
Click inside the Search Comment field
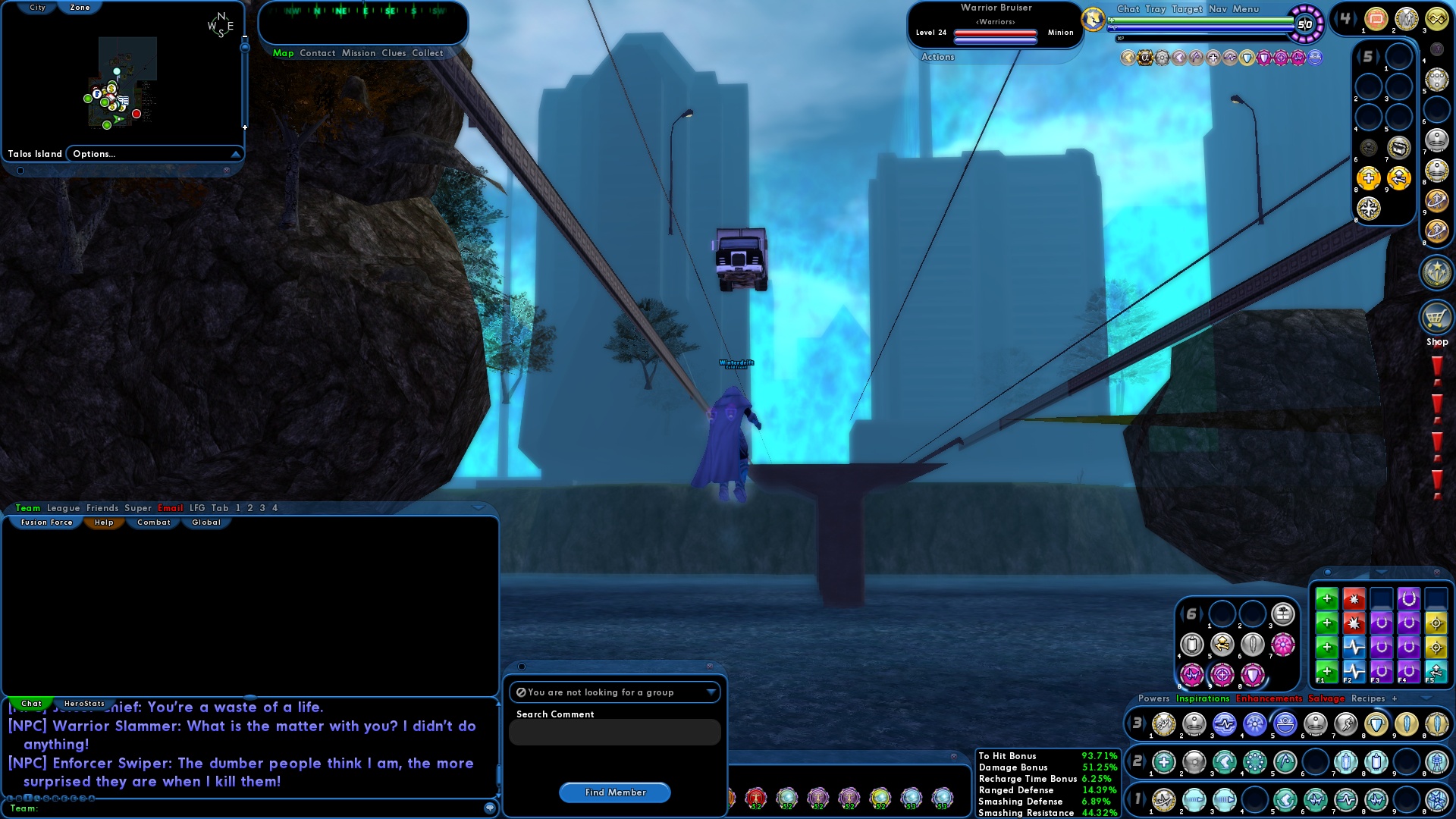(614, 732)
